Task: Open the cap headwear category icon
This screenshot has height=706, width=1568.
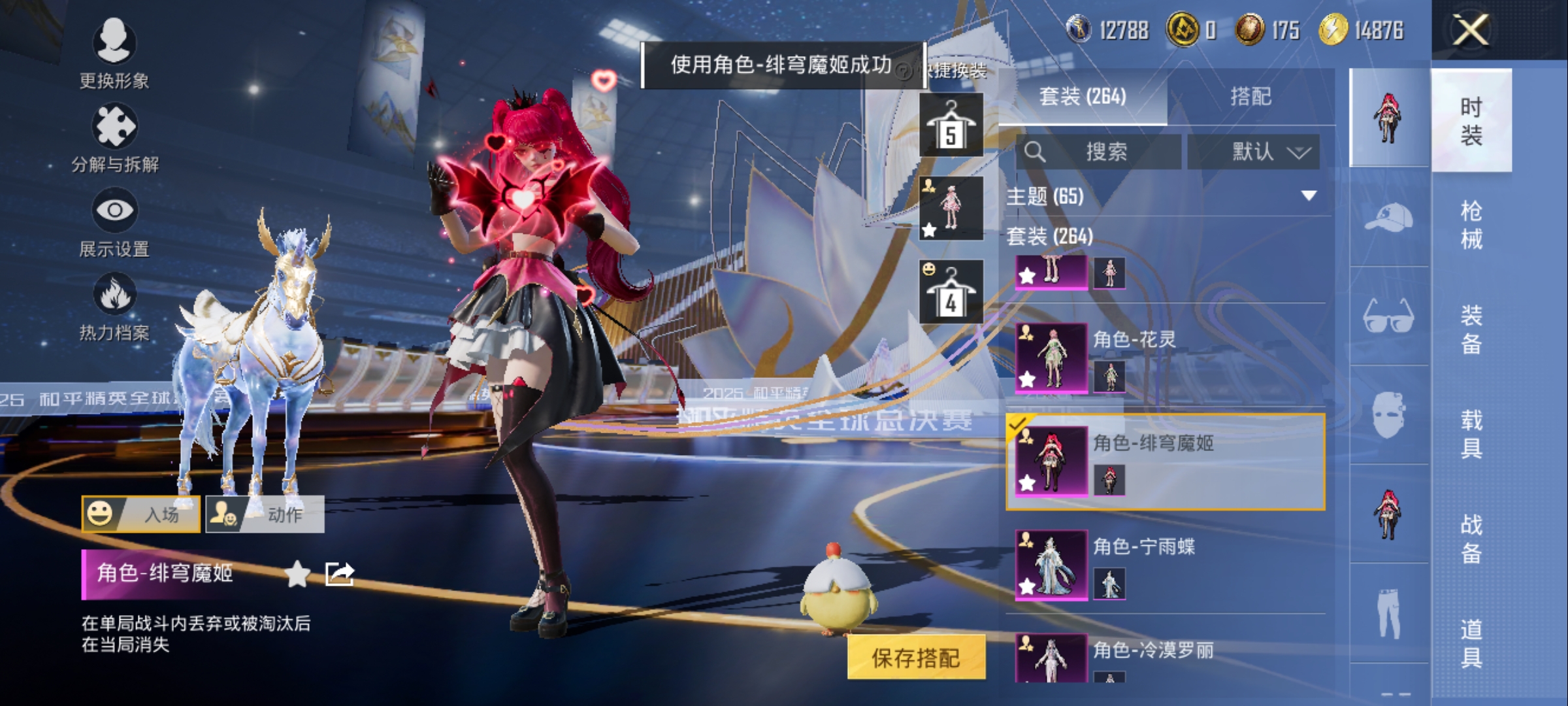Action: (1389, 218)
